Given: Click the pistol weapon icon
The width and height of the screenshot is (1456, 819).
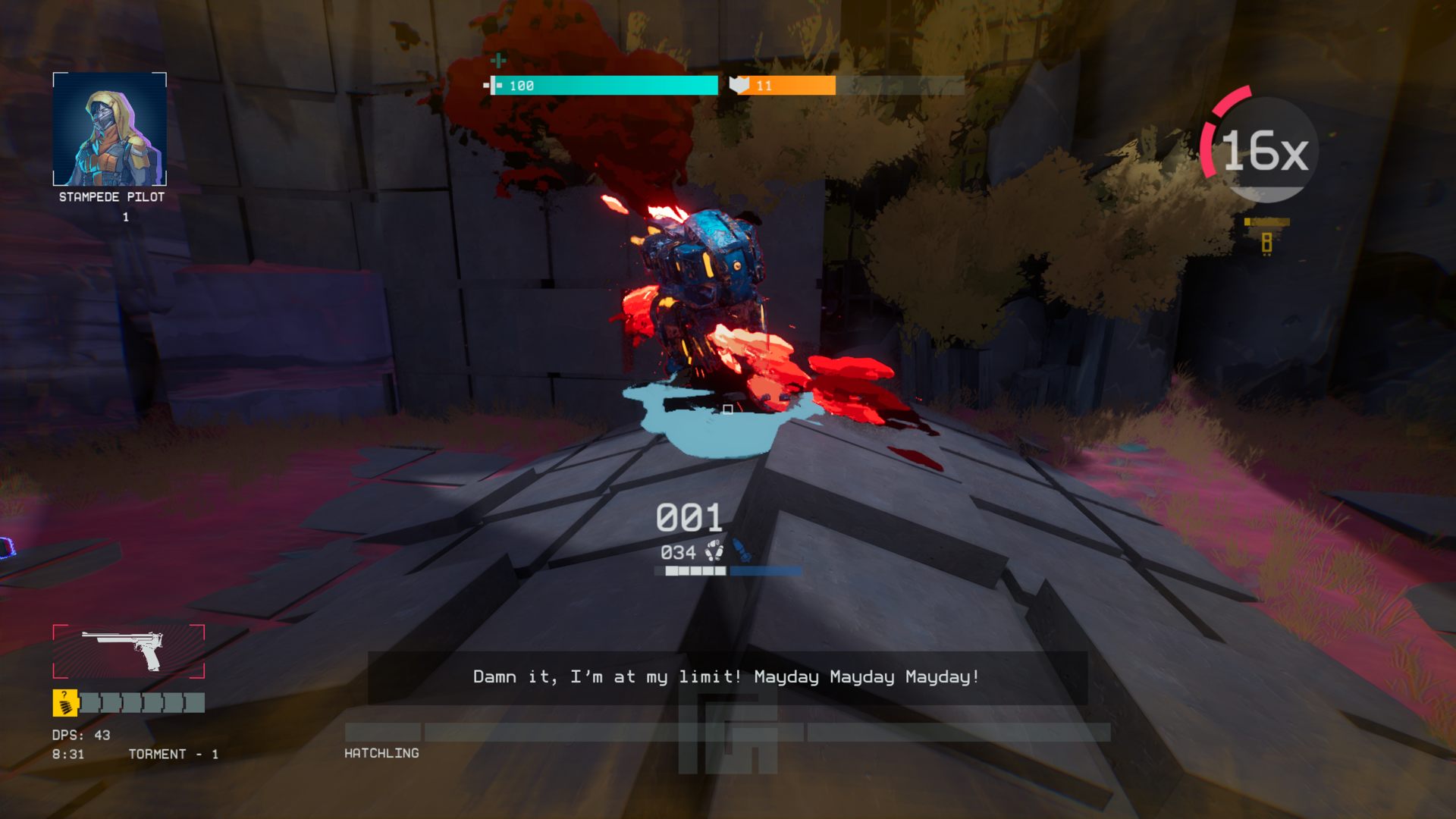Looking at the screenshot, I should point(127,651).
